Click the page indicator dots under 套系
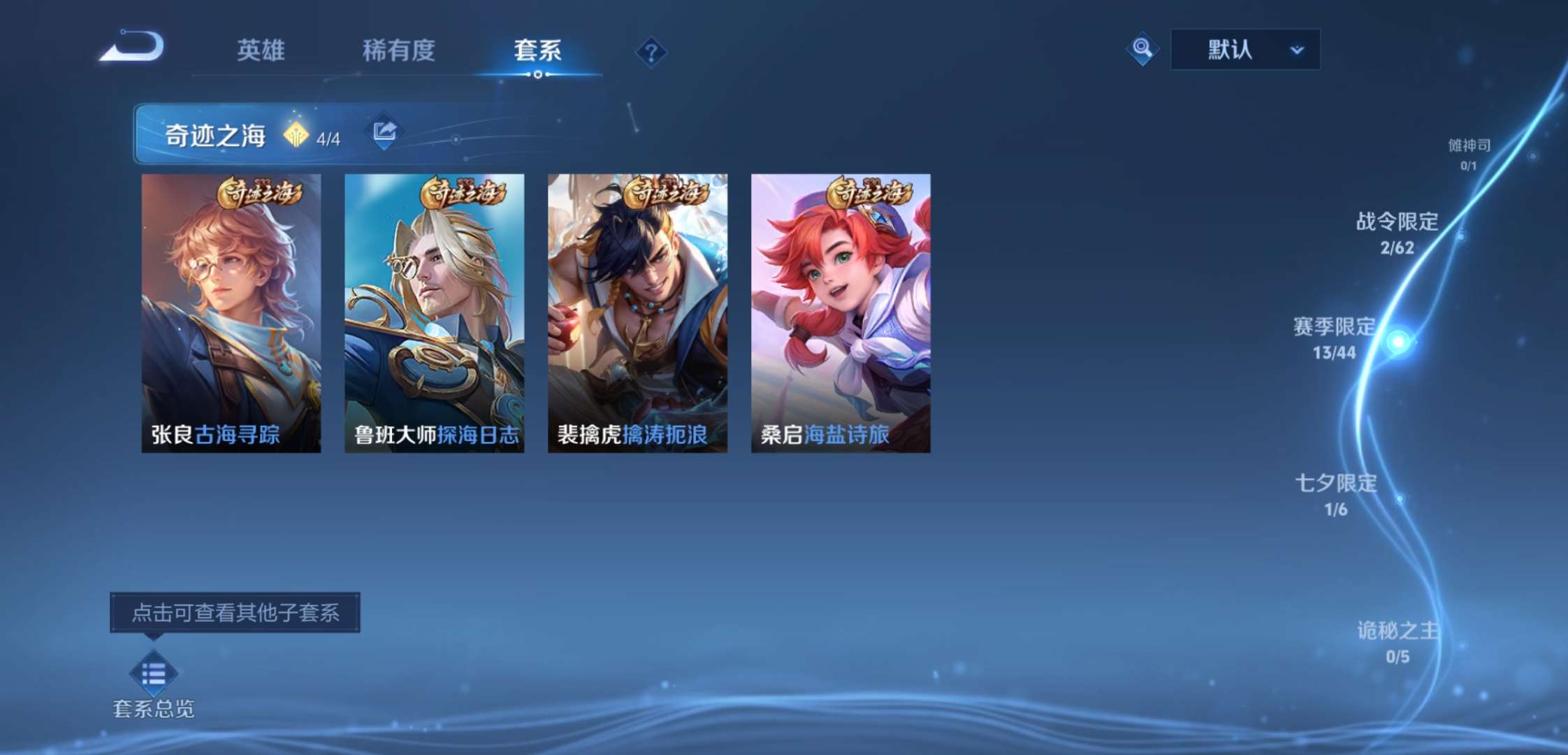Screen dimensions: 1568x755 537,77
